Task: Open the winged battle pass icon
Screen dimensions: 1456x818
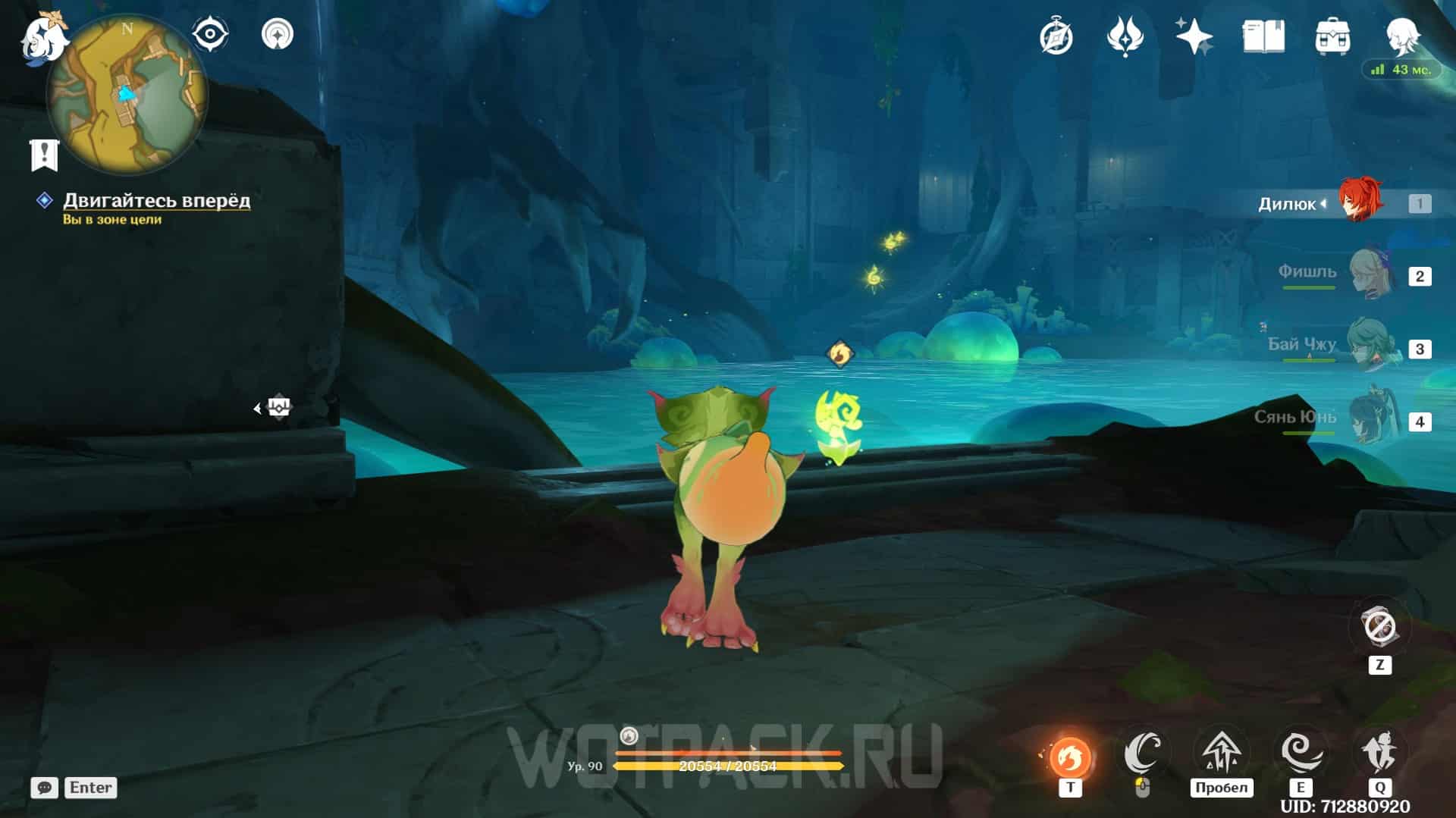Action: click(x=1125, y=37)
